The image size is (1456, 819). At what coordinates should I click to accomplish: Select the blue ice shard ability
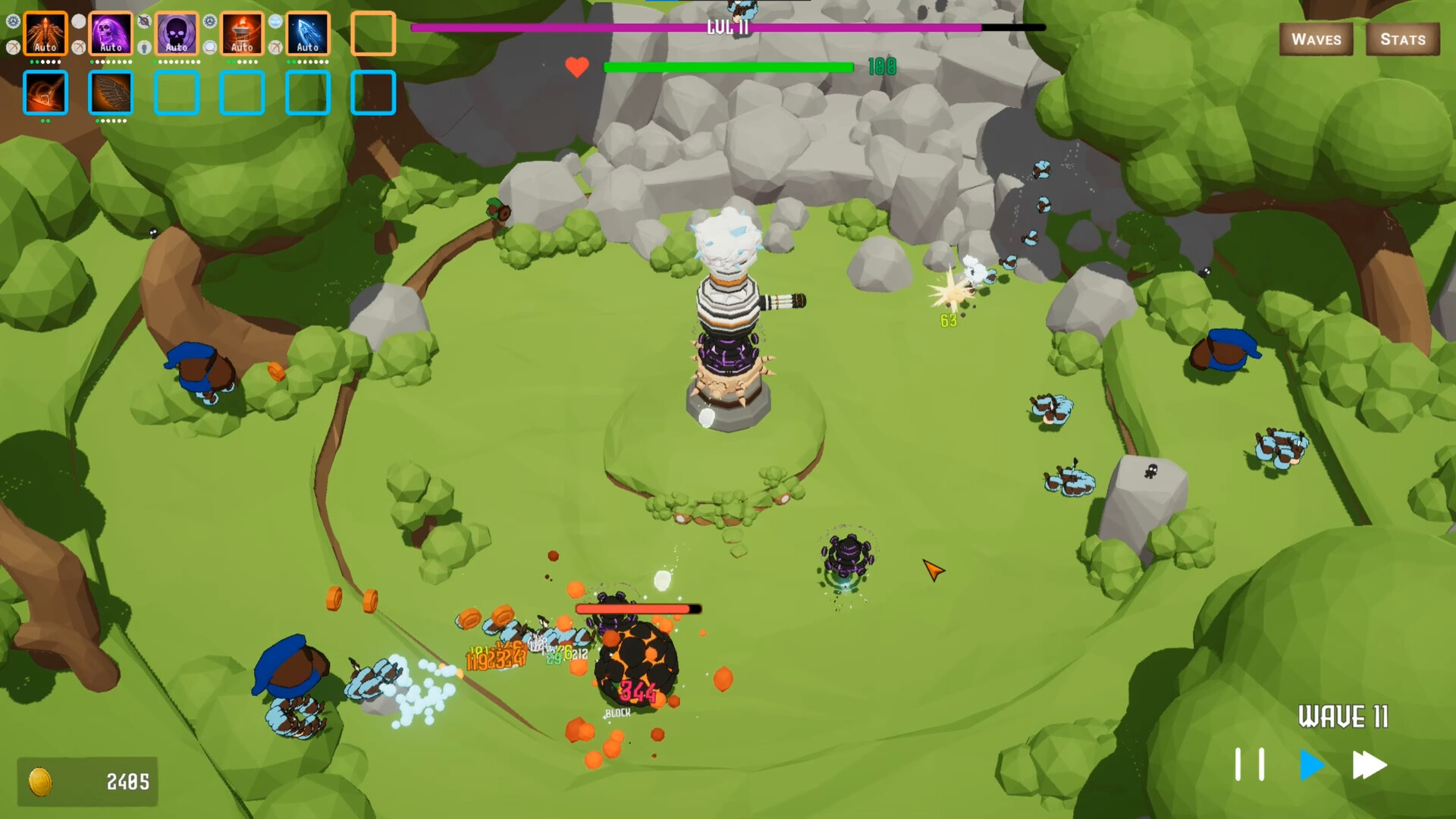point(307,33)
